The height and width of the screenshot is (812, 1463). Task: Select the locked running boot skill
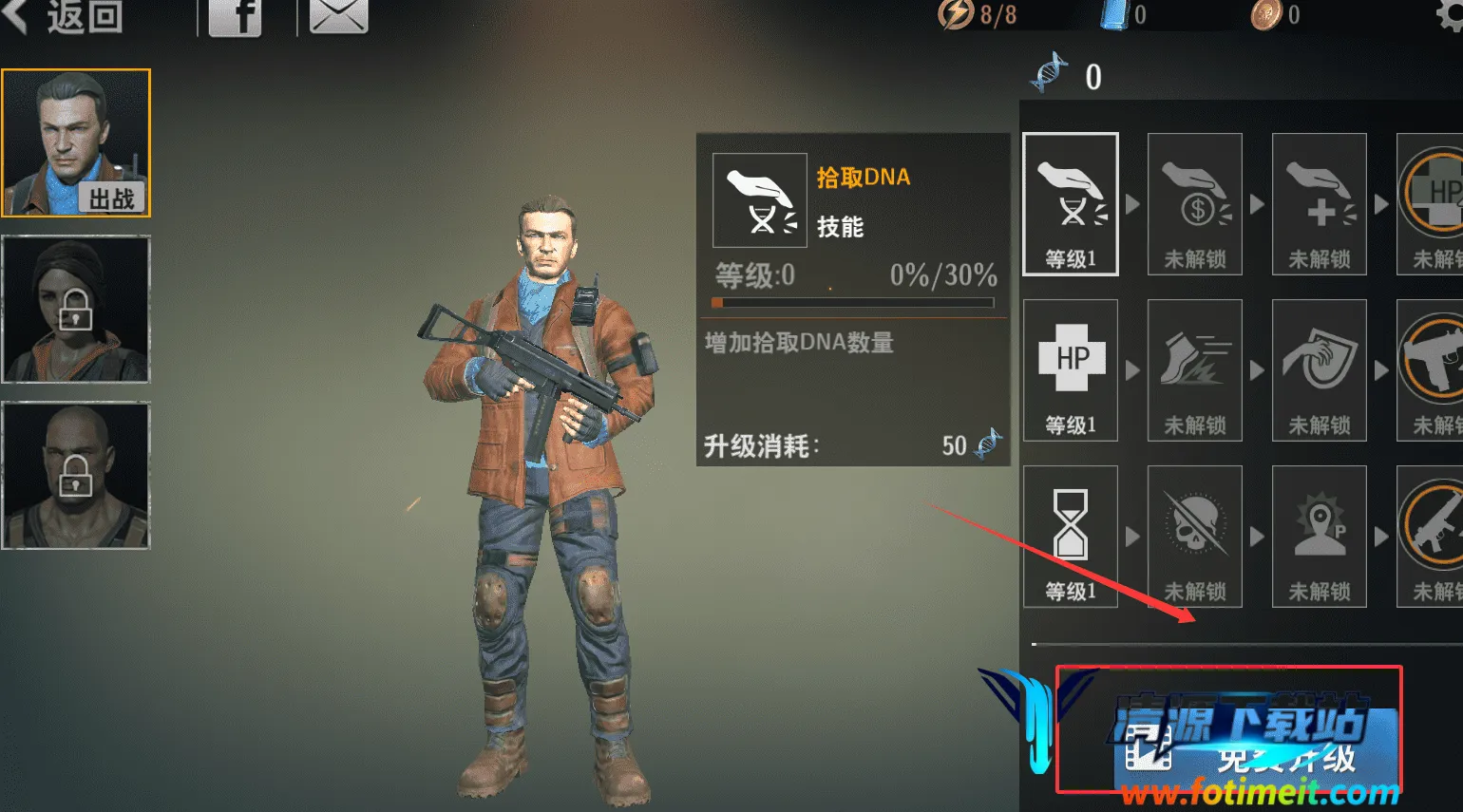[x=1195, y=370]
